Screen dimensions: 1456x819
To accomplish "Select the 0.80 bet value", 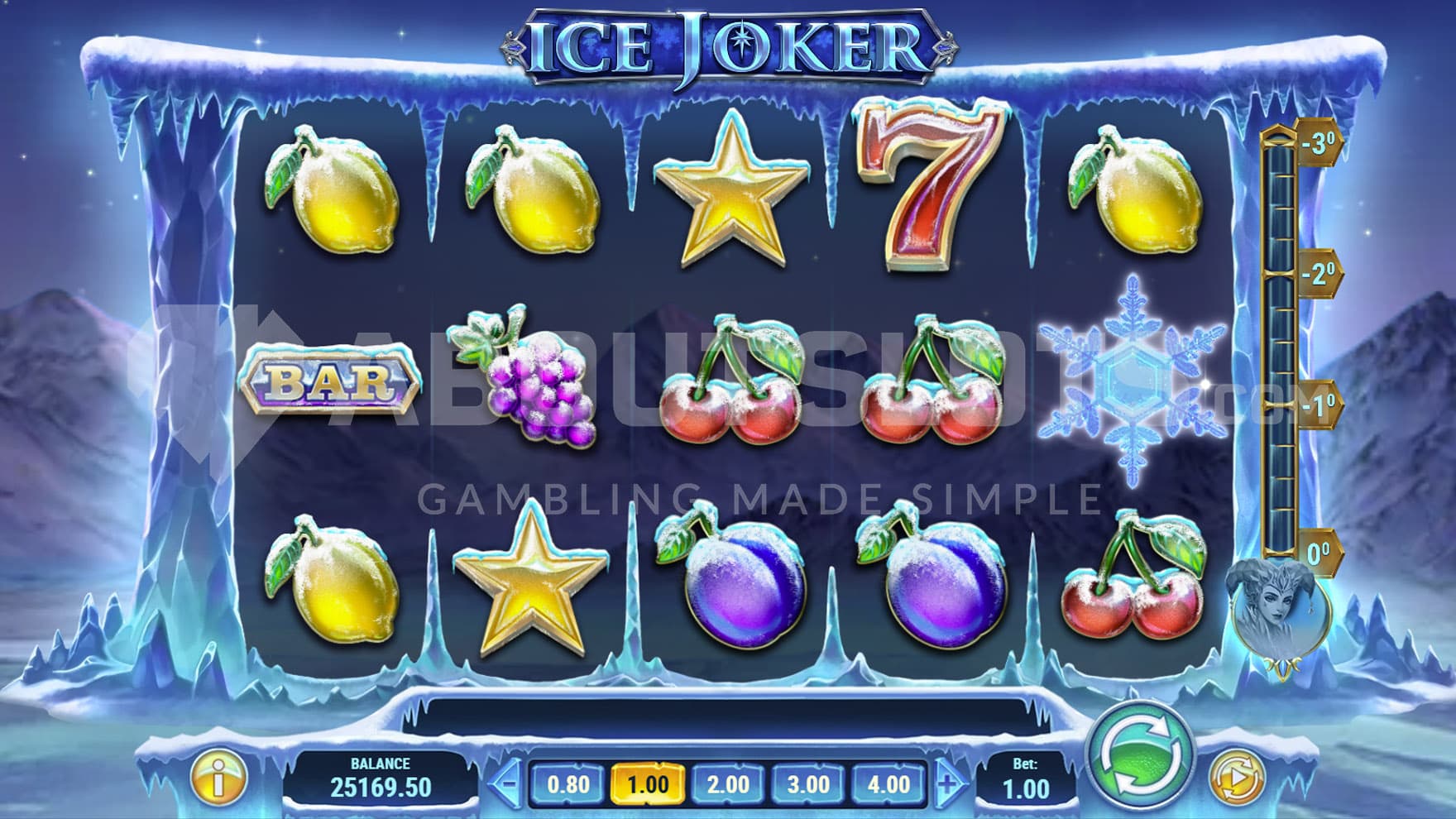I will click(568, 783).
